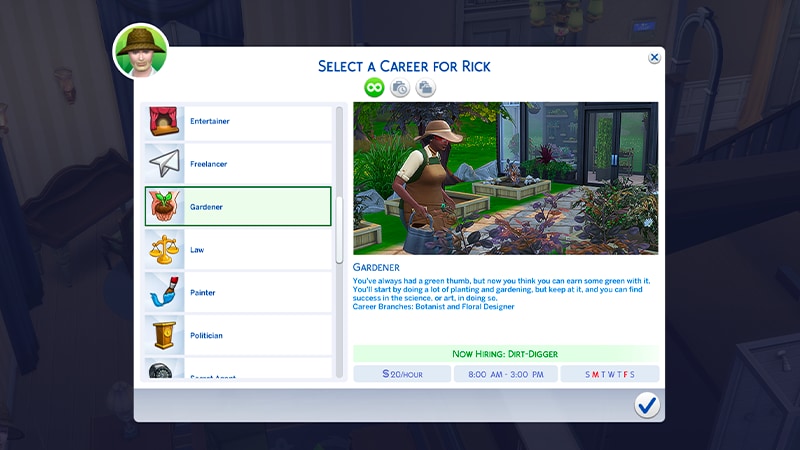The image size is (800, 450).
Task: Click the Gardener career preview image
Action: (x=505, y=178)
